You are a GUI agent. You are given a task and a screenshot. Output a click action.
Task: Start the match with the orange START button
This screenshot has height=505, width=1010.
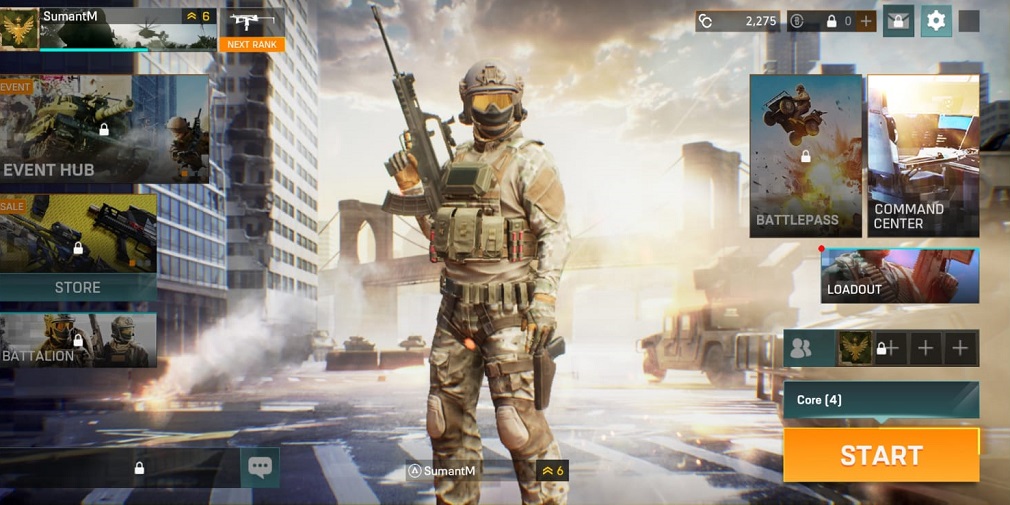pyautogui.click(x=881, y=455)
